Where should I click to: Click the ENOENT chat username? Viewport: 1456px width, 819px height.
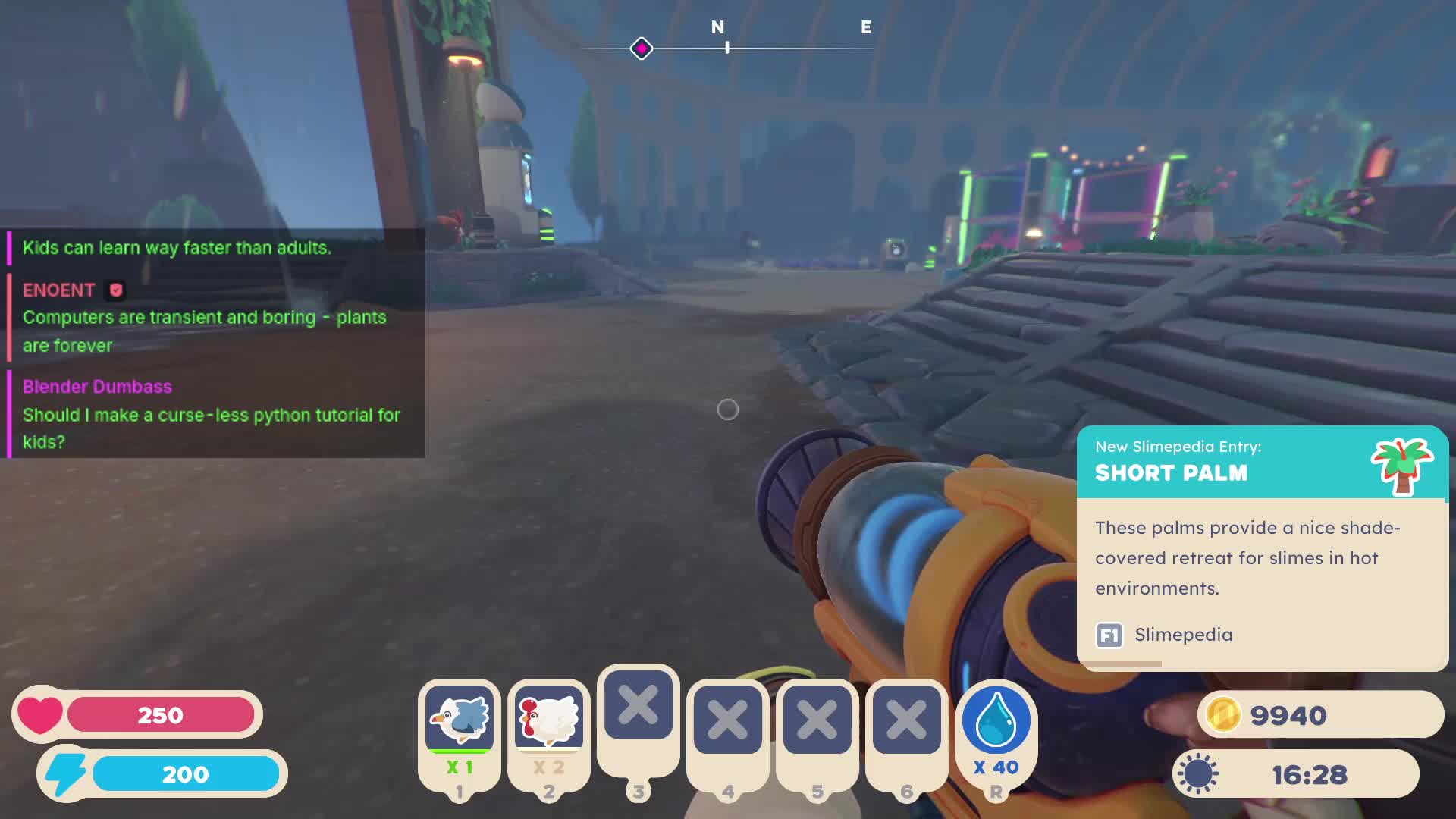point(58,290)
